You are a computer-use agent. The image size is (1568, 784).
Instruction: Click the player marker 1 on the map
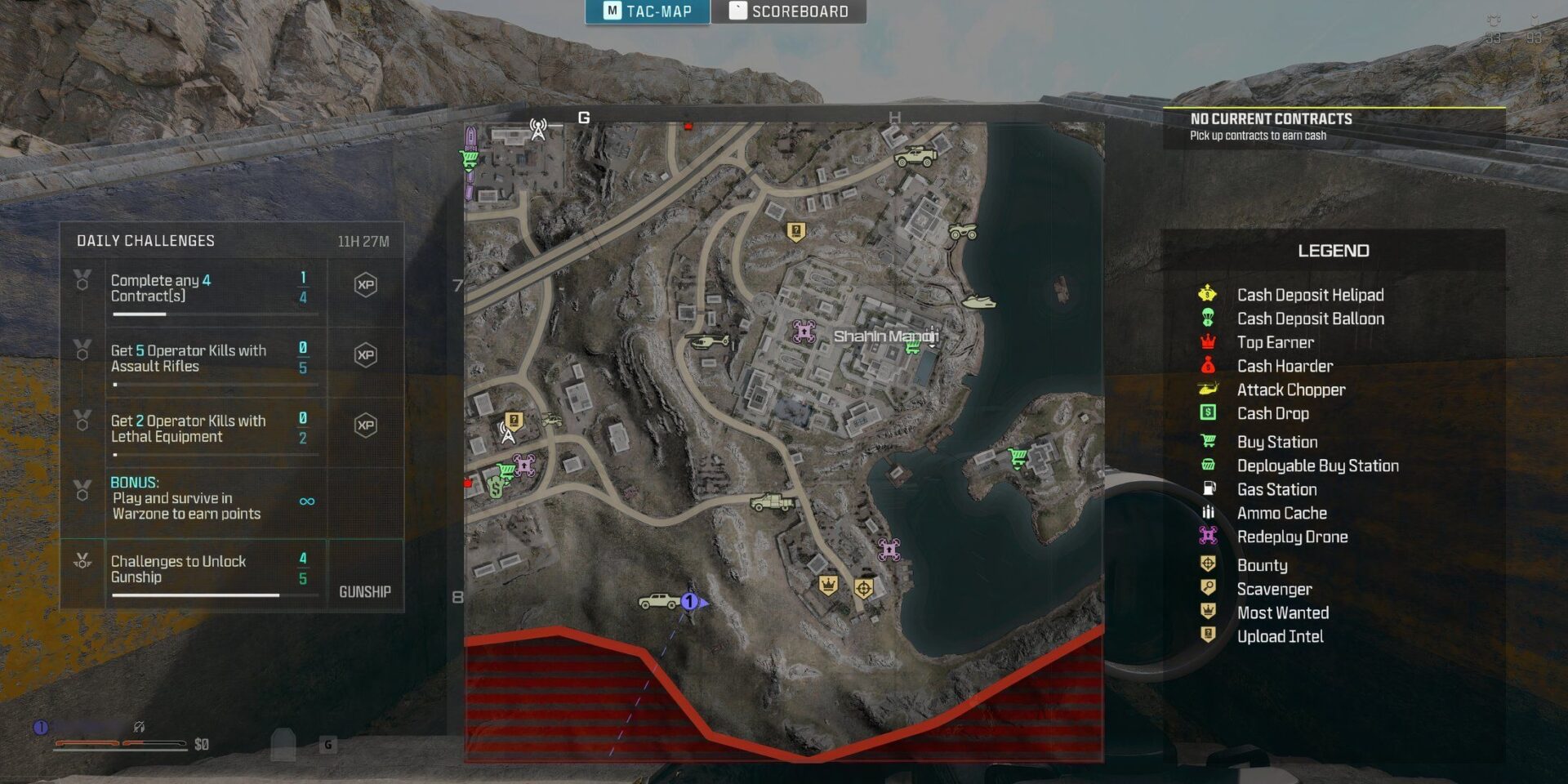[688, 602]
